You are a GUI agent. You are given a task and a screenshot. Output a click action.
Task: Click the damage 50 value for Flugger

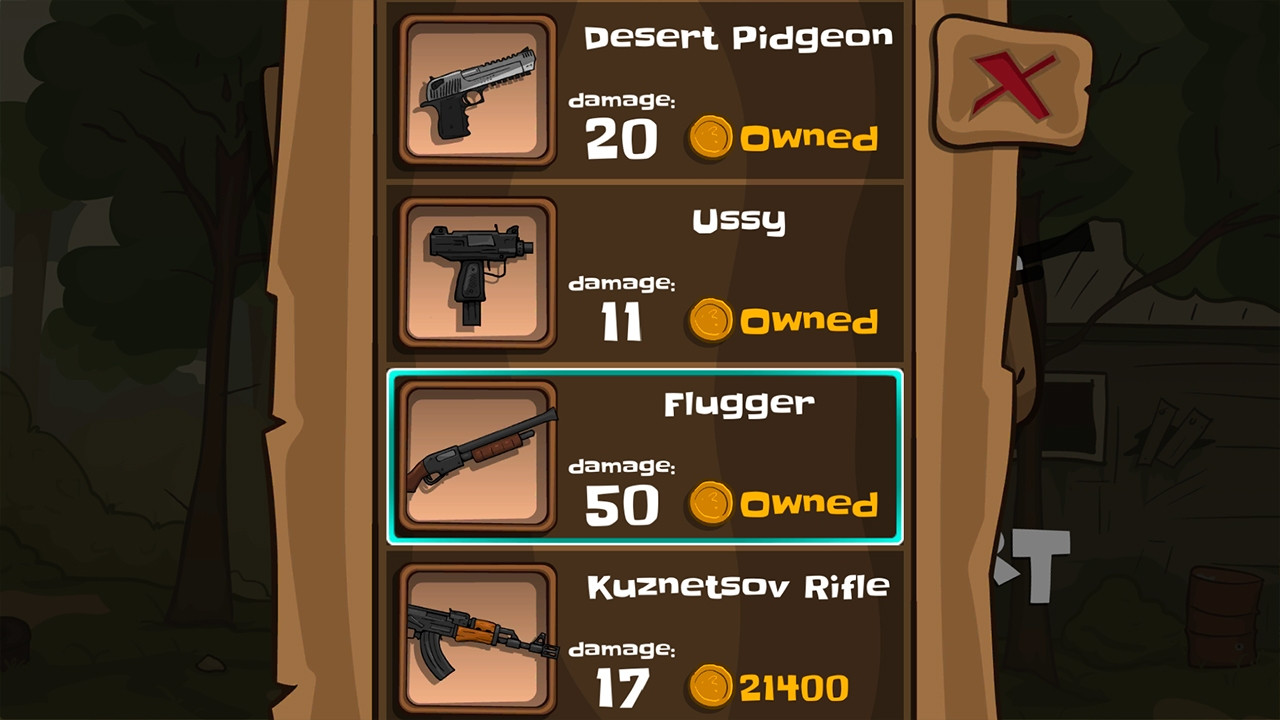click(x=622, y=505)
